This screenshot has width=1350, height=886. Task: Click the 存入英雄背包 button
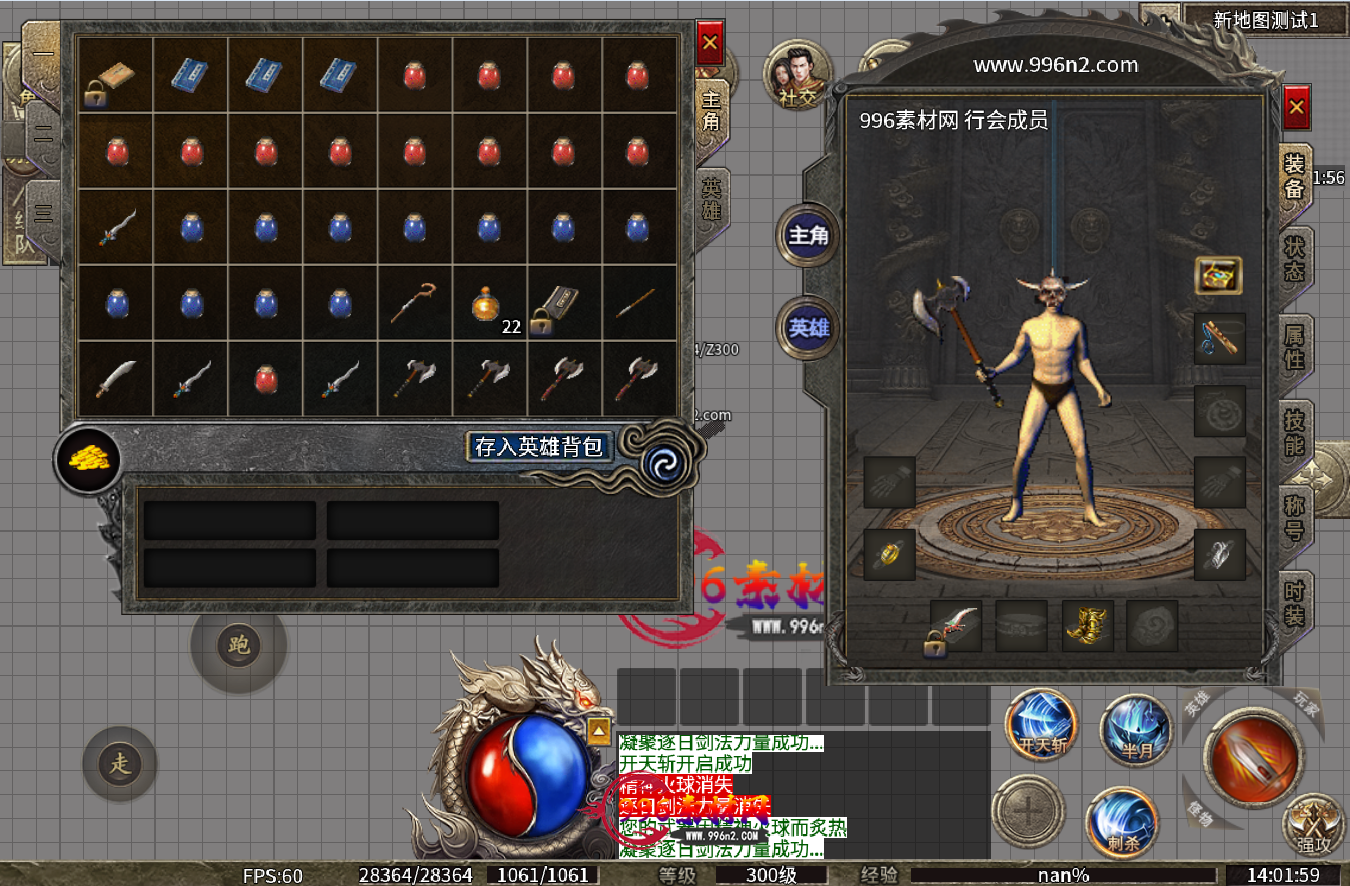[540, 446]
